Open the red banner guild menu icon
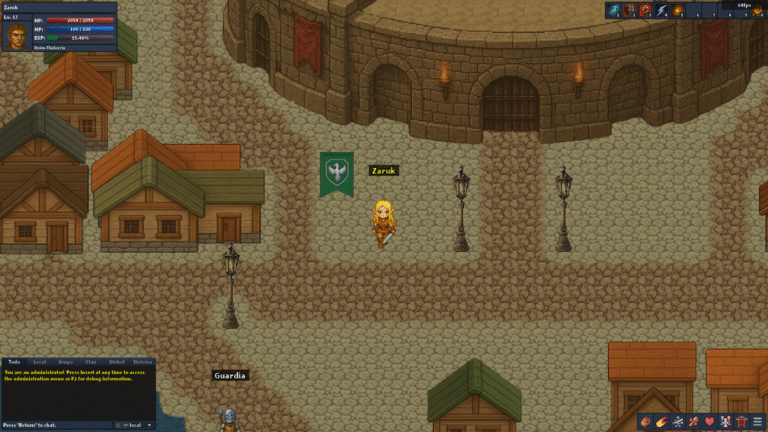 [742, 422]
